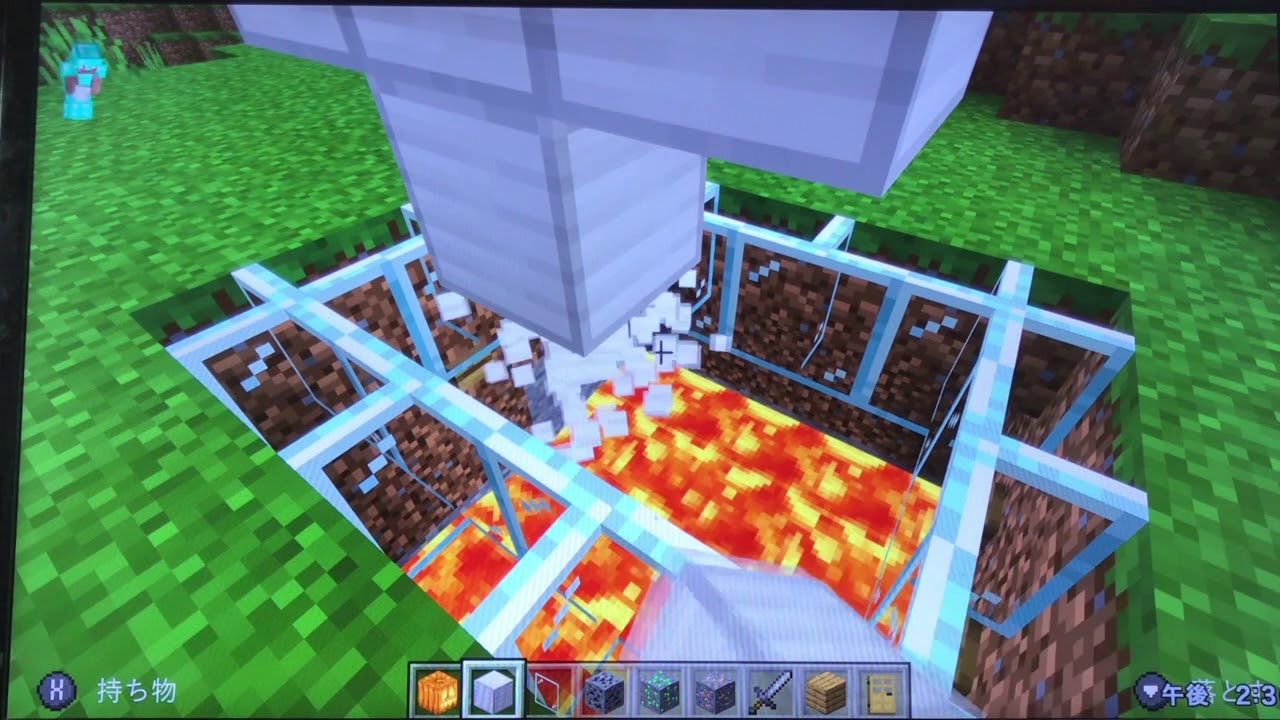Click the crosshair in the screen center
Image resolution: width=1280 pixels, height=720 pixels.
tap(662, 349)
